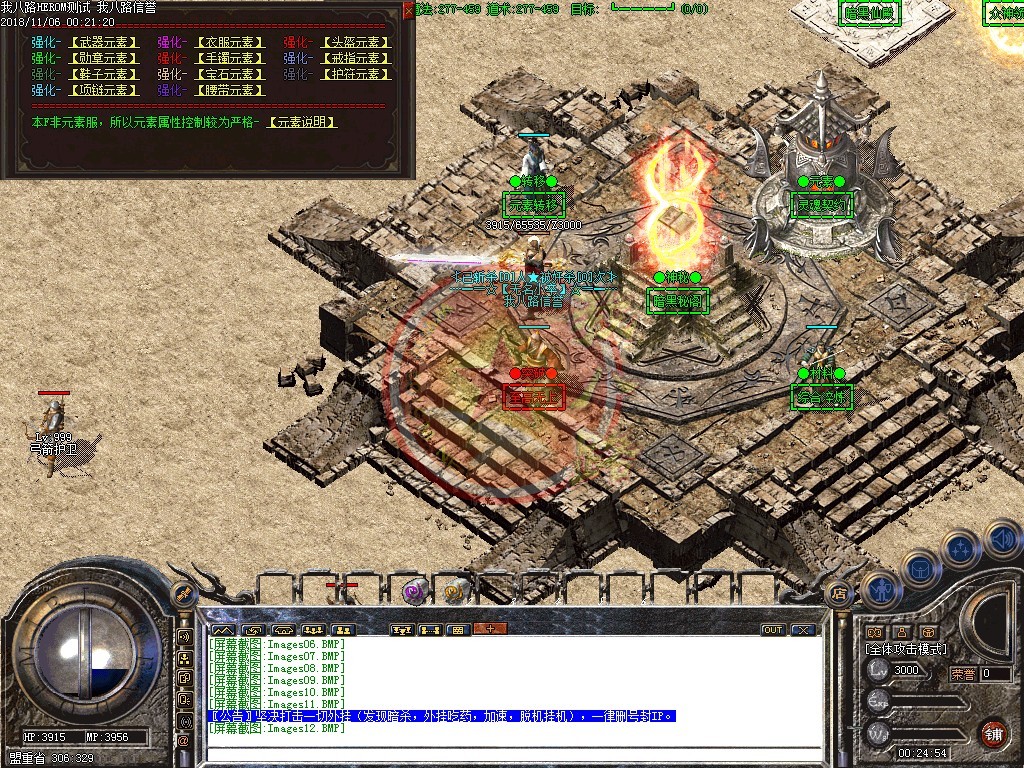
Task: Choose the 衣服元素 enhancement link
Action: pyautogui.click(x=229, y=43)
